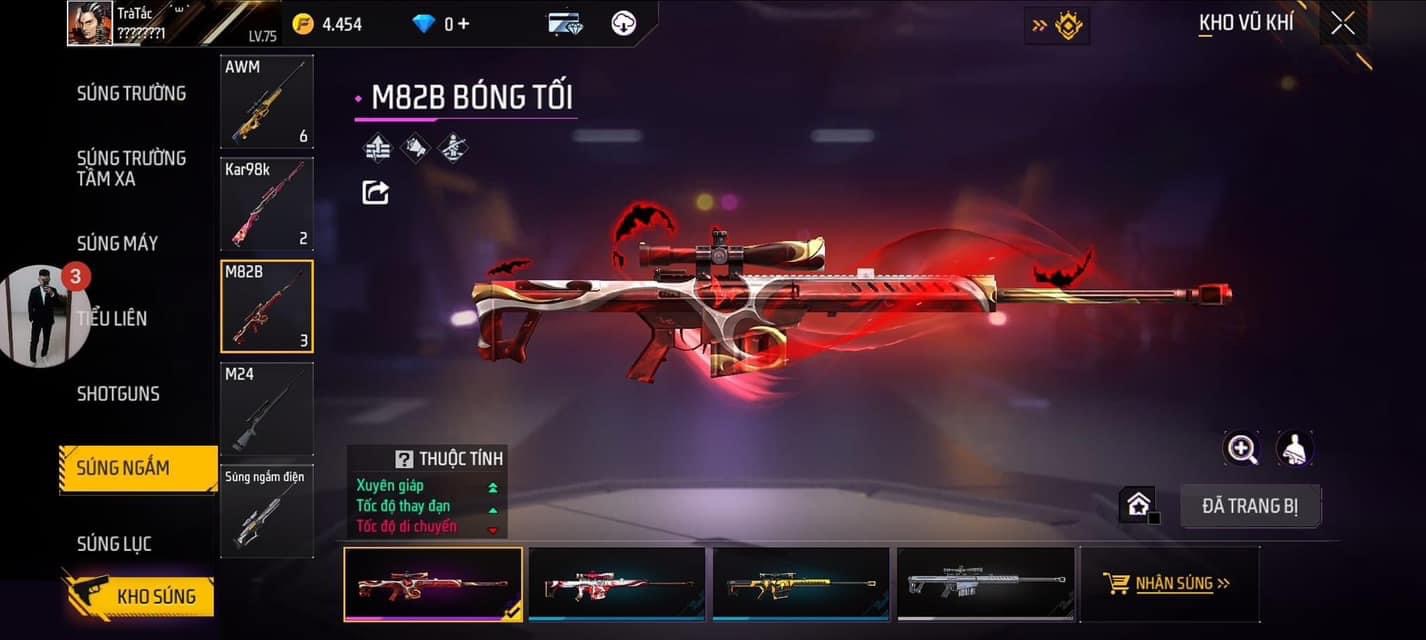Switch to Súng Trường category

[131, 94]
